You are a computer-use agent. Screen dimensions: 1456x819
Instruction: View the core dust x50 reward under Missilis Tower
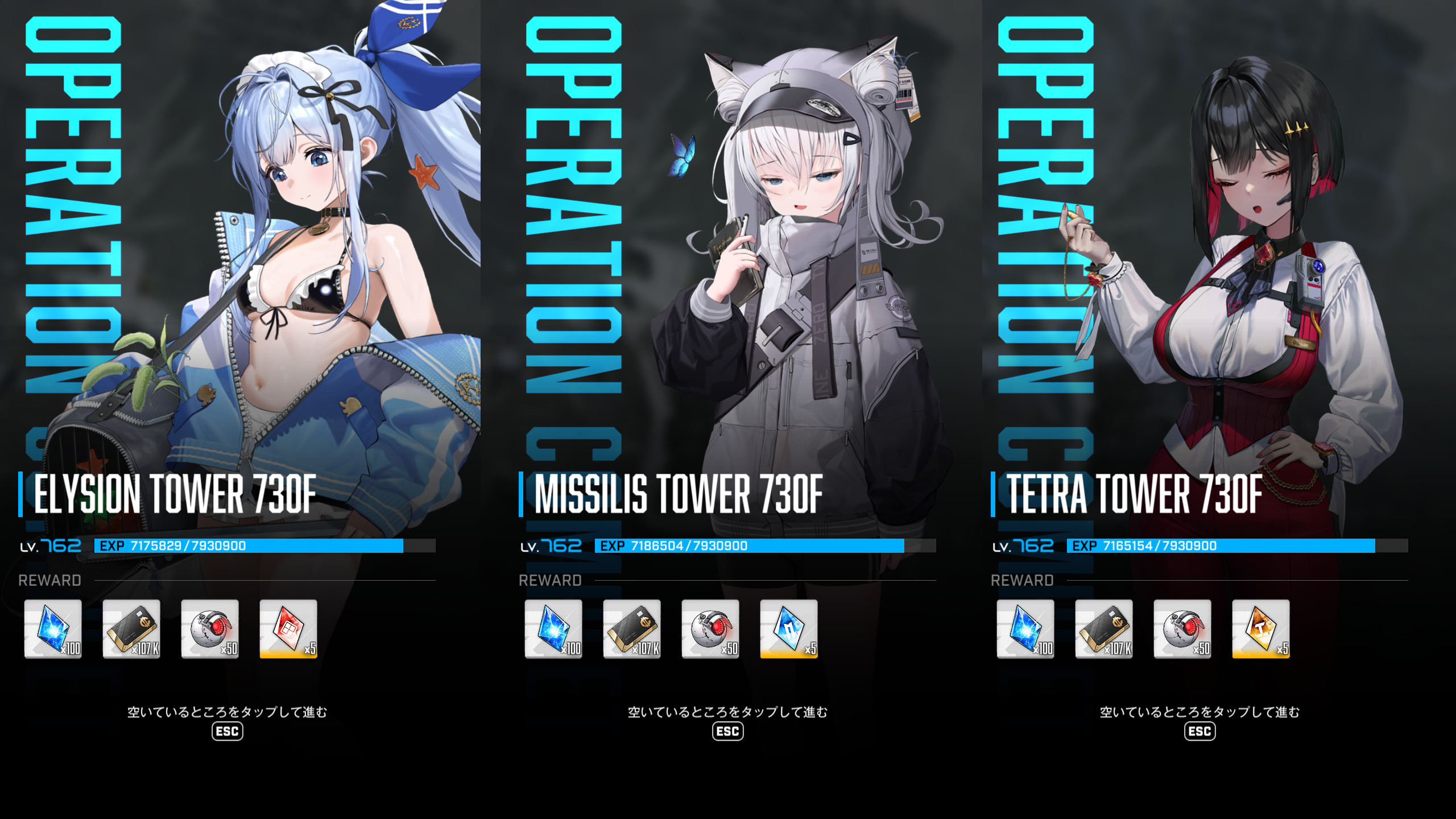(710, 628)
